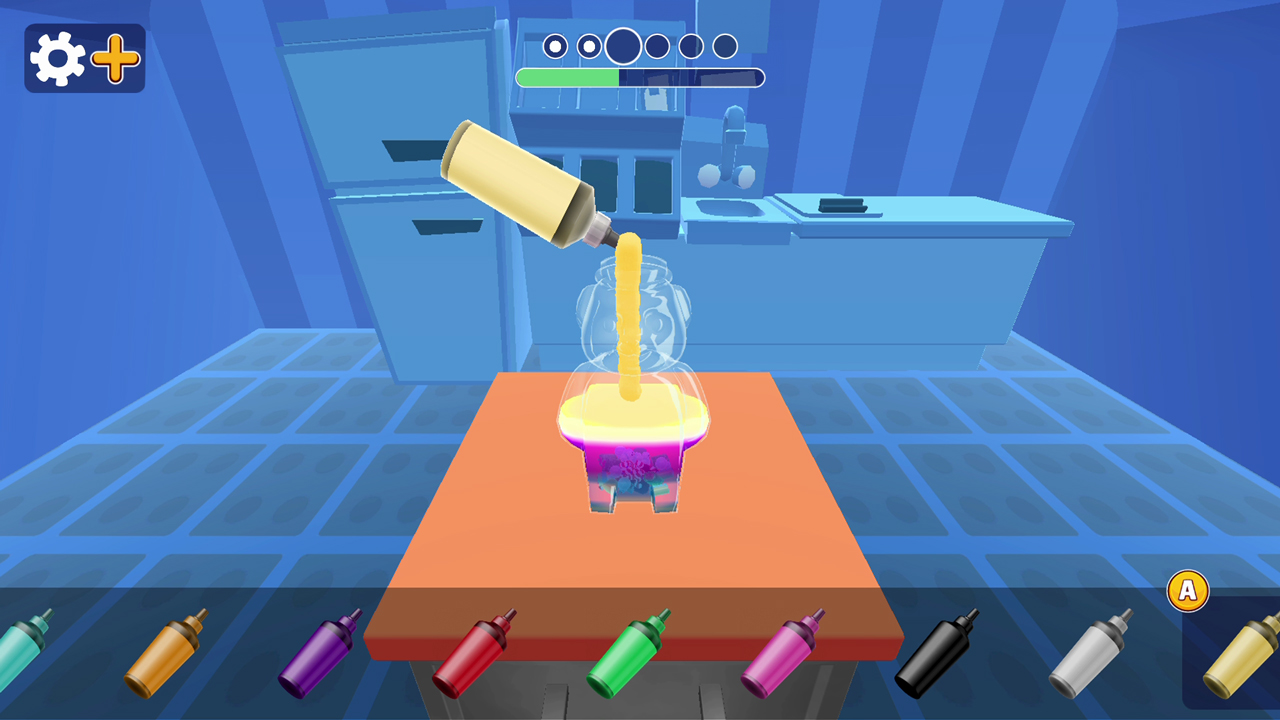Click the plus icon to add currency
The width and height of the screenshot is (1280, 720).
pos(115,57)
